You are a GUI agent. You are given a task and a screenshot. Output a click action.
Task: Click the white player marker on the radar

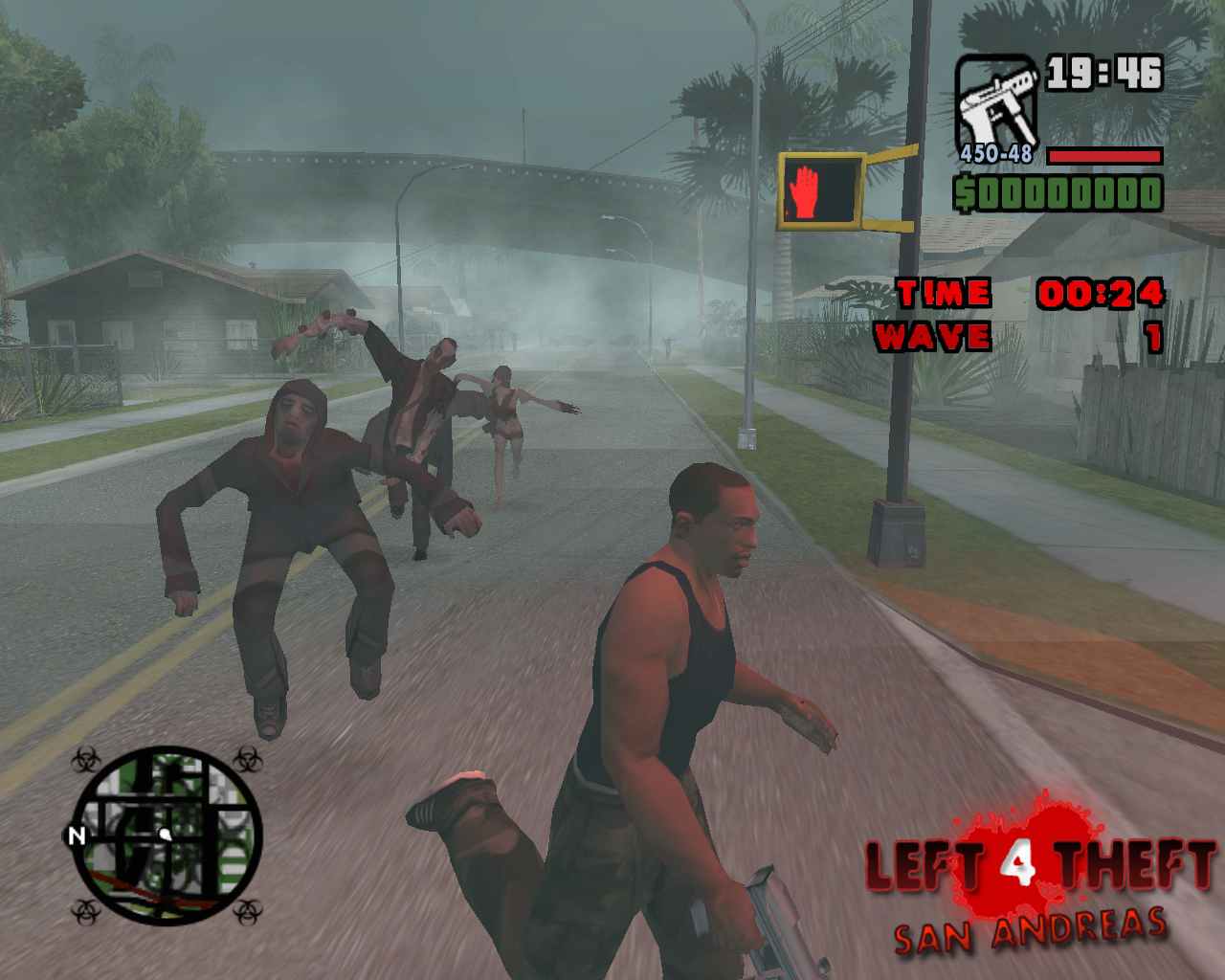[x=166, y=834]
